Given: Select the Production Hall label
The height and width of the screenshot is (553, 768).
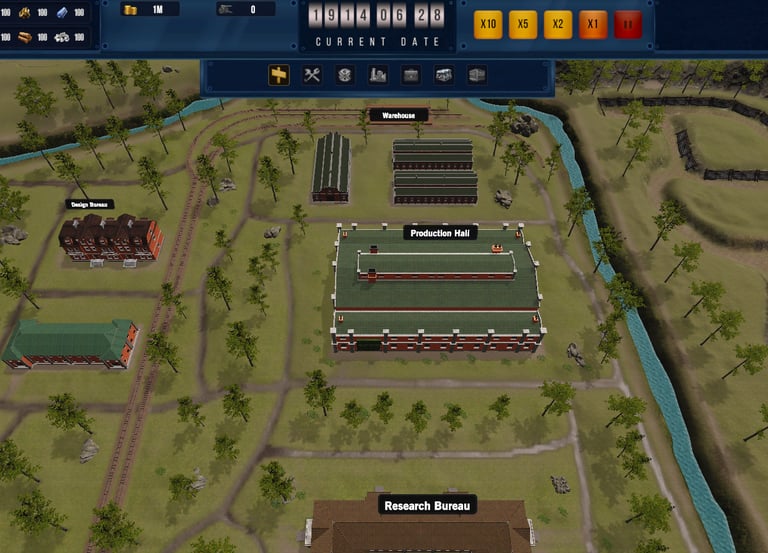Looking at the screenshot, I should (x=440, y=233).
